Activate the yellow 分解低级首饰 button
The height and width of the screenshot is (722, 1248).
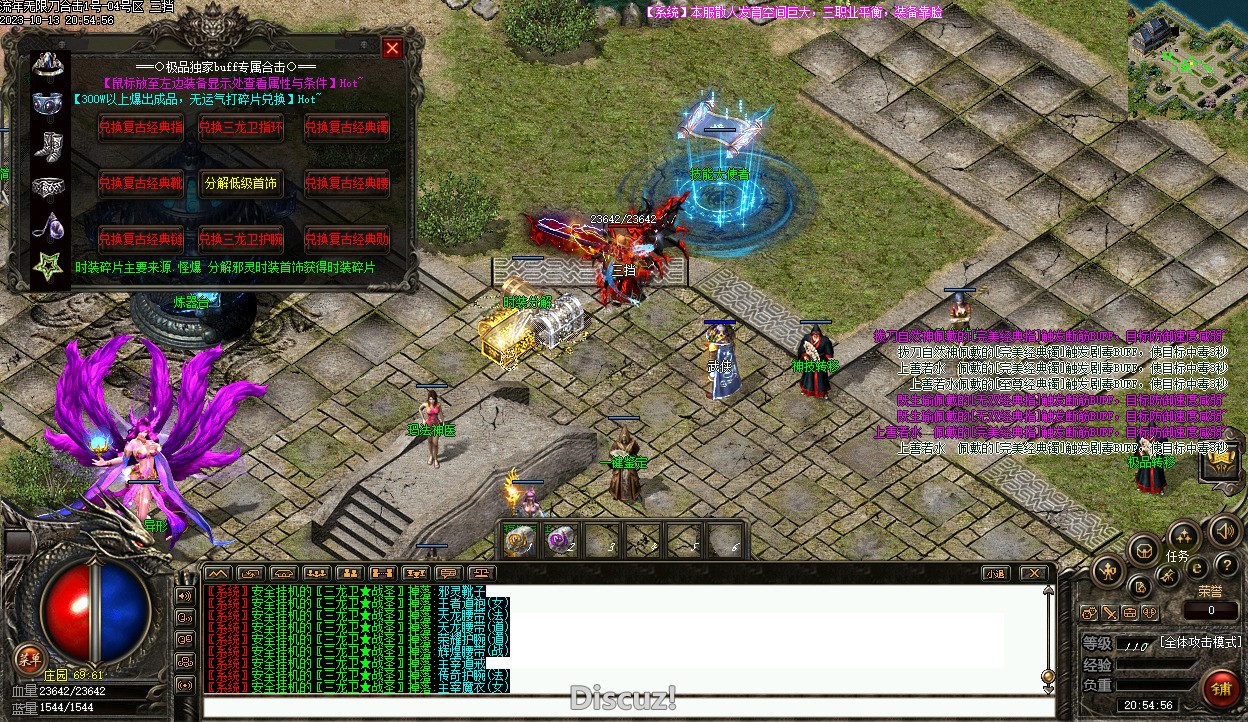[241, 184]
